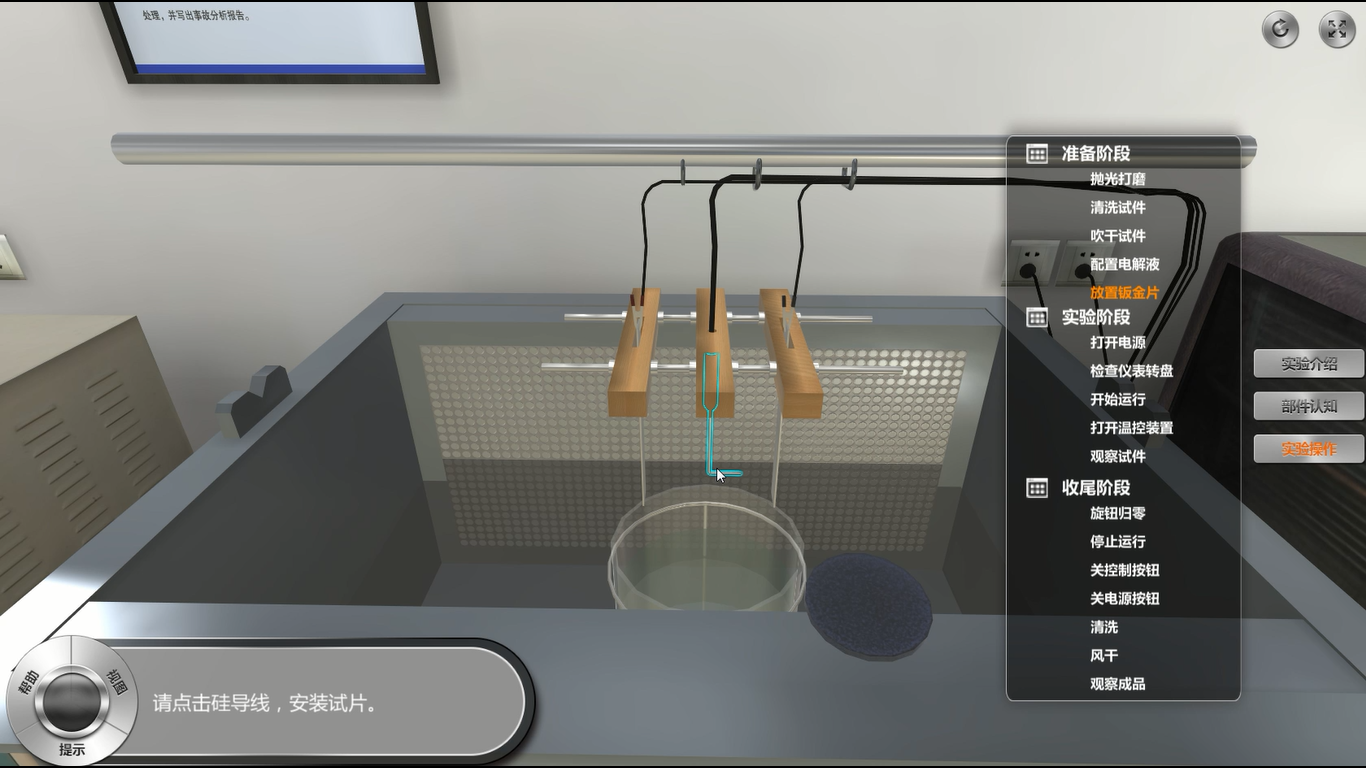
Task: Click the 帮助 segment on the dial
Action: pos(25,682)
